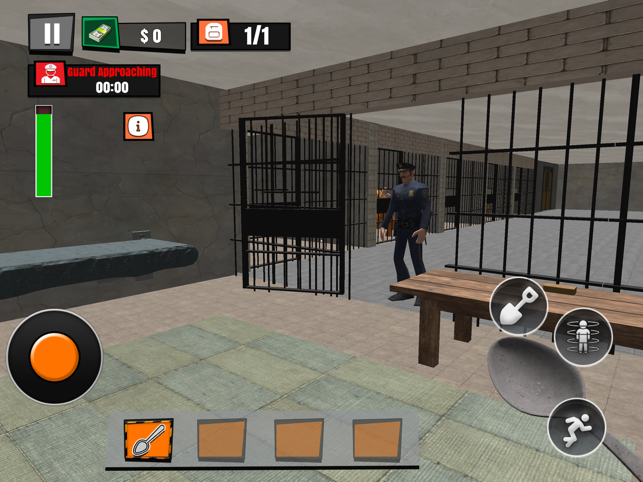Tap the standing character stance button

(x=582, y=337)
